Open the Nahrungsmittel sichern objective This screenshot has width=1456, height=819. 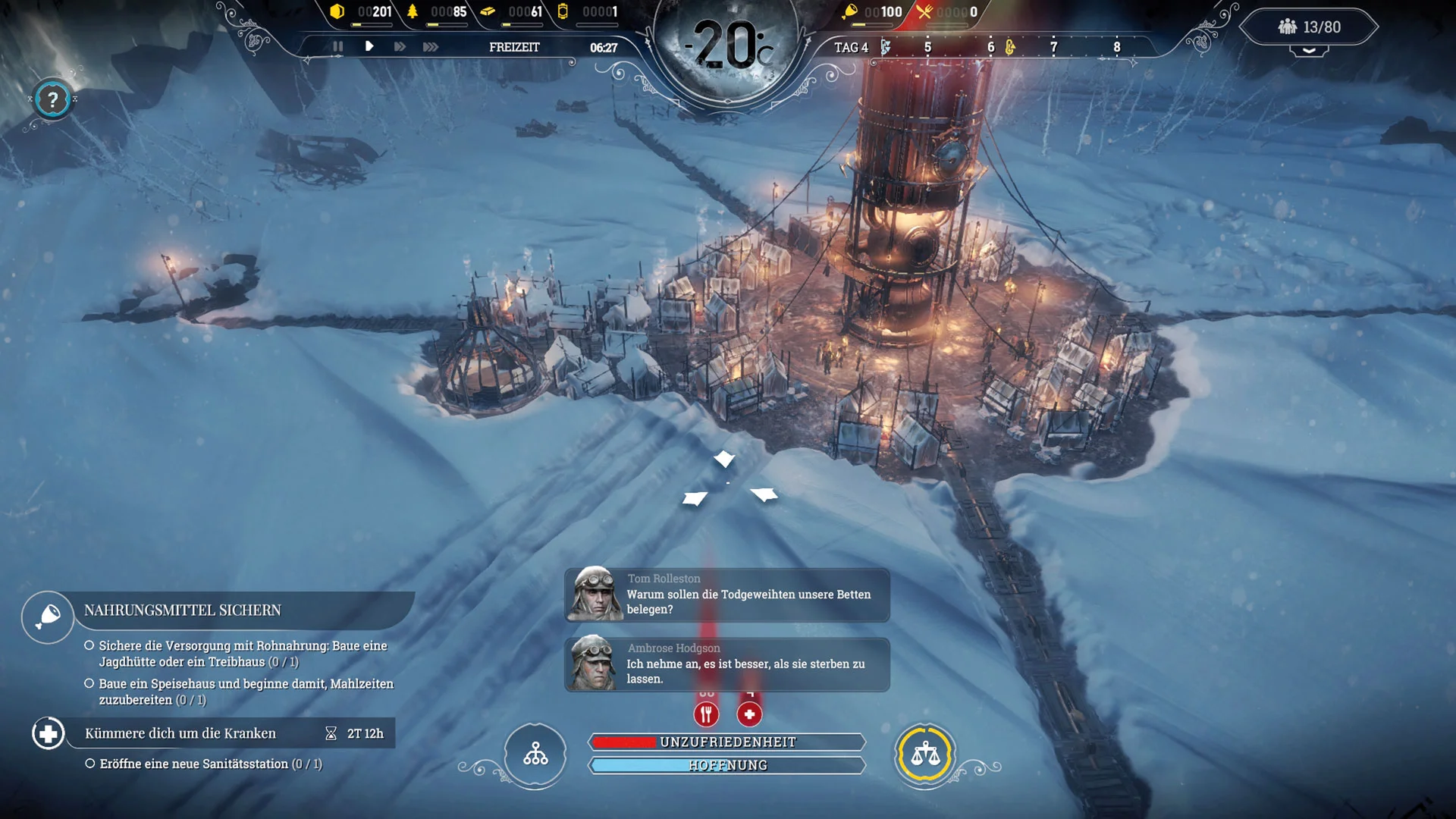182,610
